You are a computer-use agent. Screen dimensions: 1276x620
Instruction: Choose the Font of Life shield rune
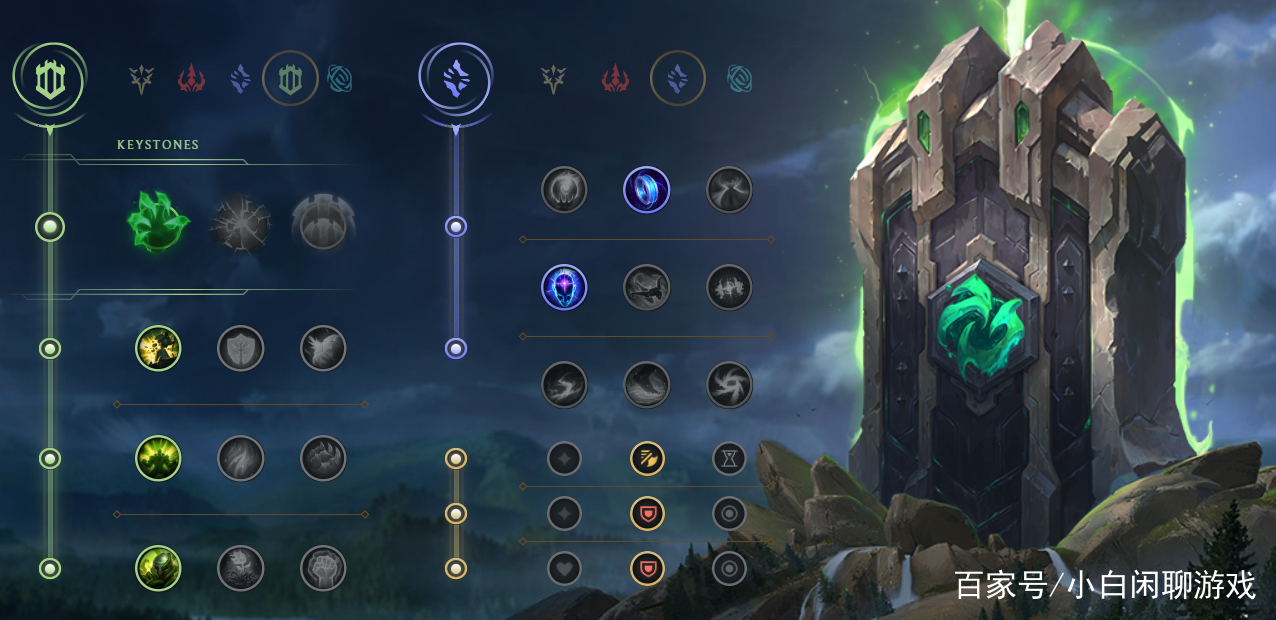241,348
